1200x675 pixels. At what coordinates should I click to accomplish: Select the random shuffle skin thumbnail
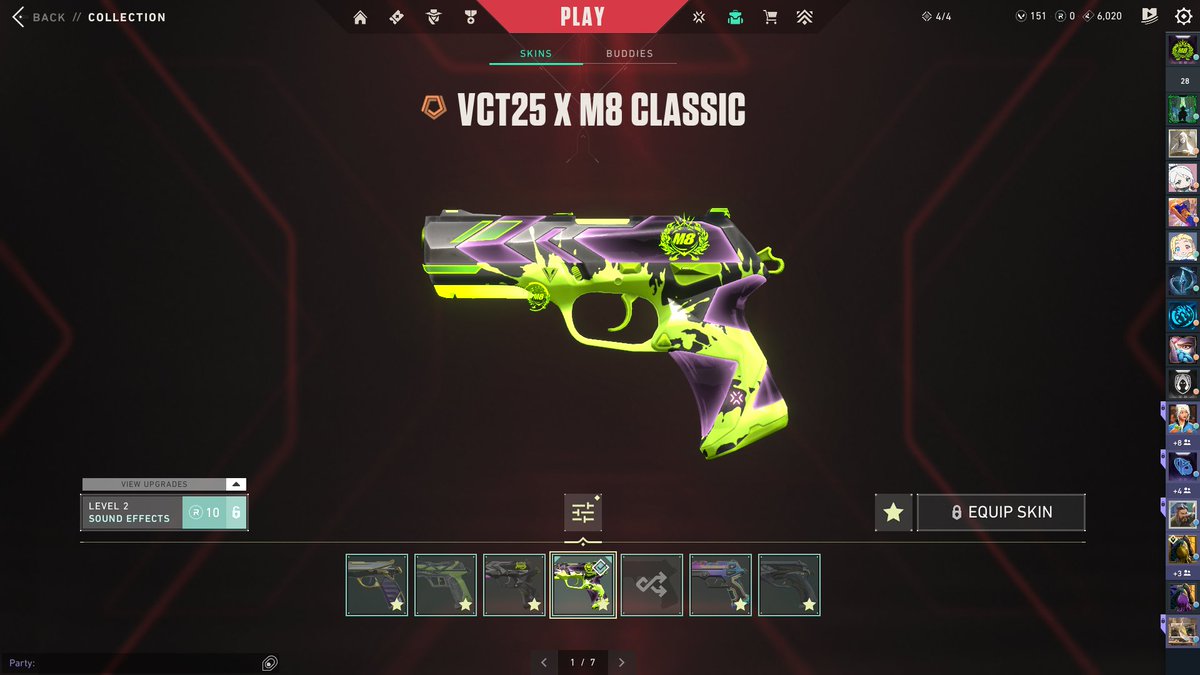[x=652, y=584]
